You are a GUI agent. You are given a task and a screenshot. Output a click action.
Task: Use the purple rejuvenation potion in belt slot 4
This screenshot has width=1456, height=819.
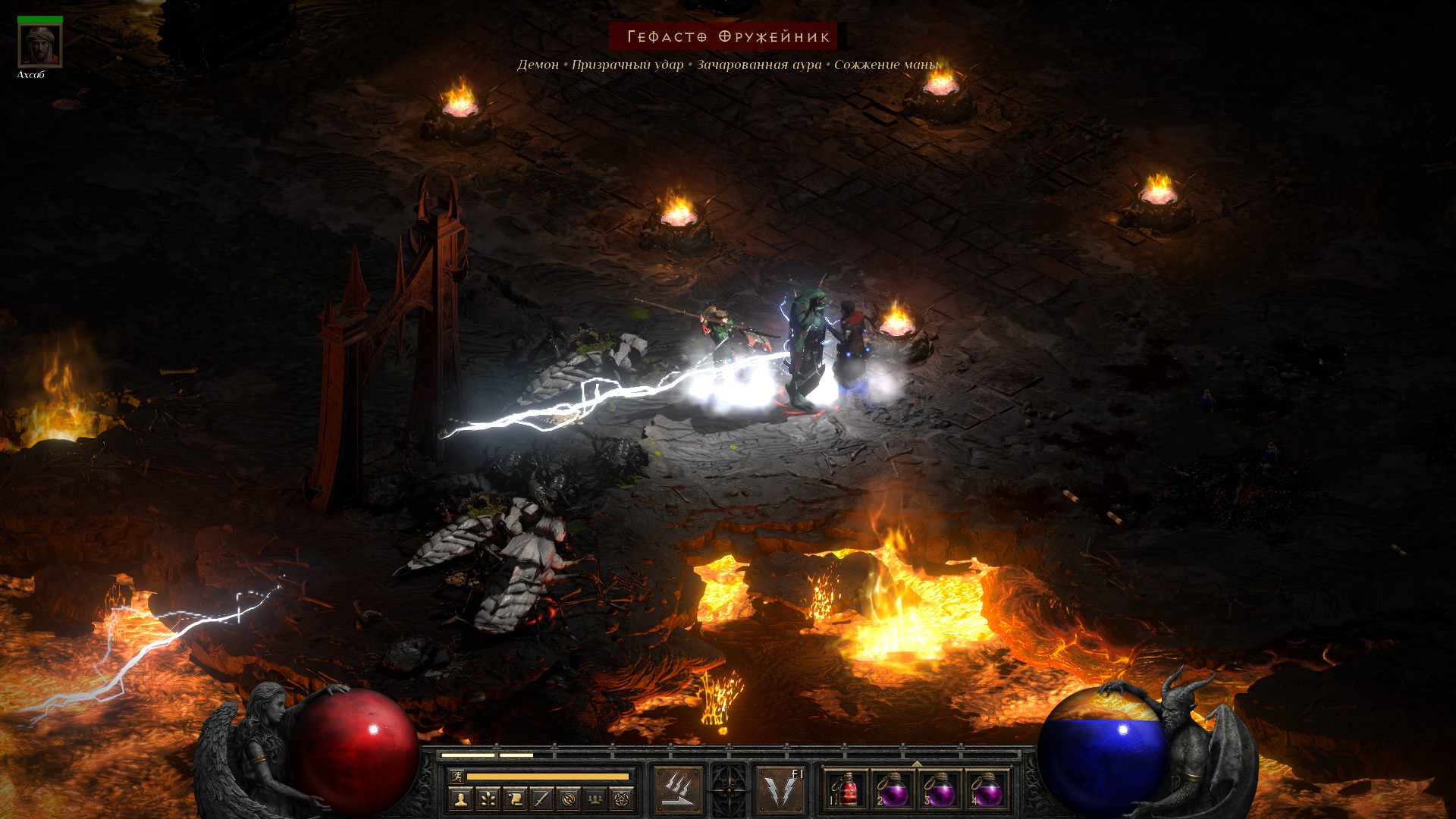[x=986, y=790]
